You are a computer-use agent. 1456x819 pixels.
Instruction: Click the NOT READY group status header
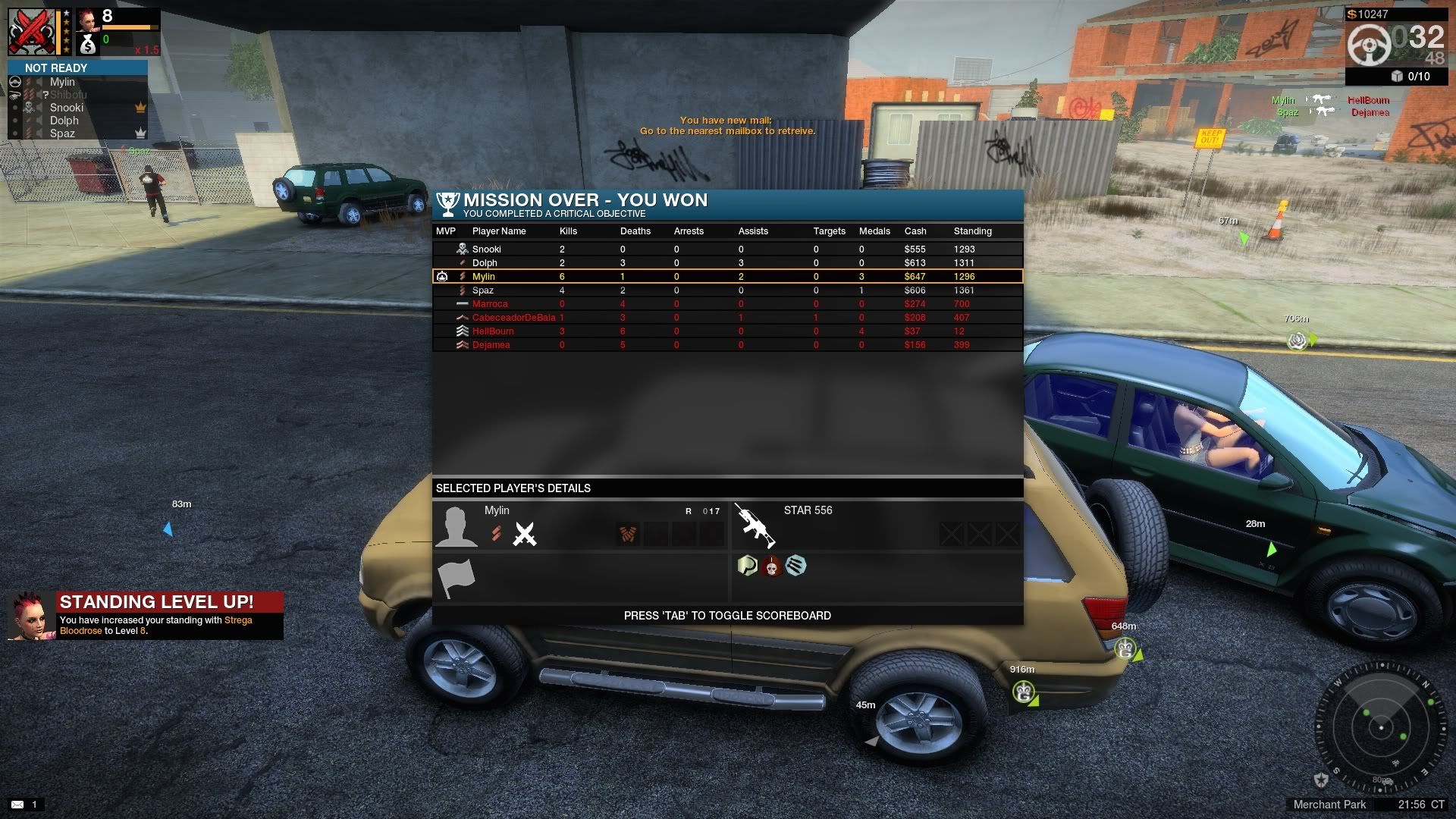click(56, 68)
